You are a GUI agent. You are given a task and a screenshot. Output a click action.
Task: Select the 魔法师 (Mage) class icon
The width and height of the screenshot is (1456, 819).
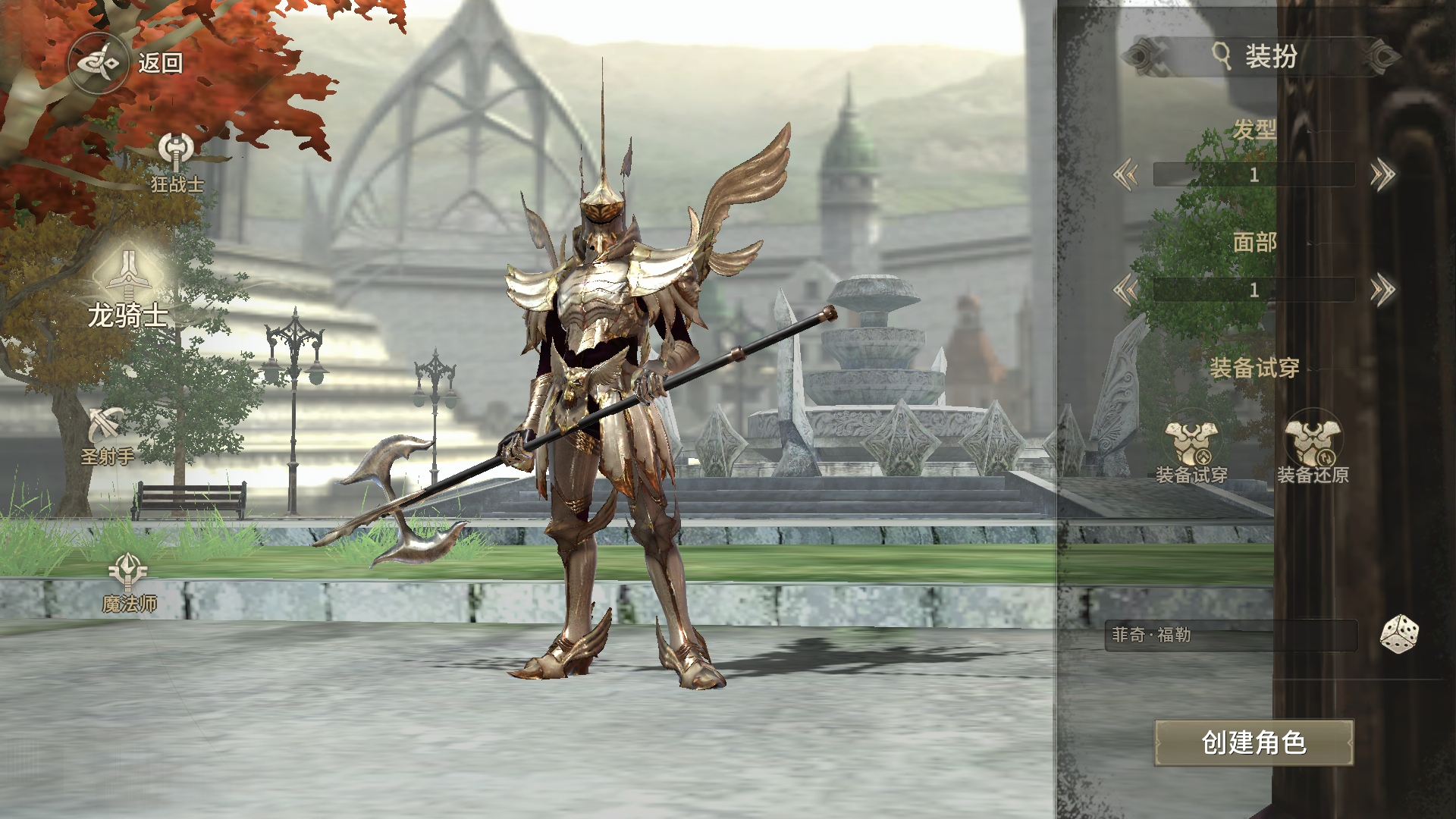coord(127,573)
